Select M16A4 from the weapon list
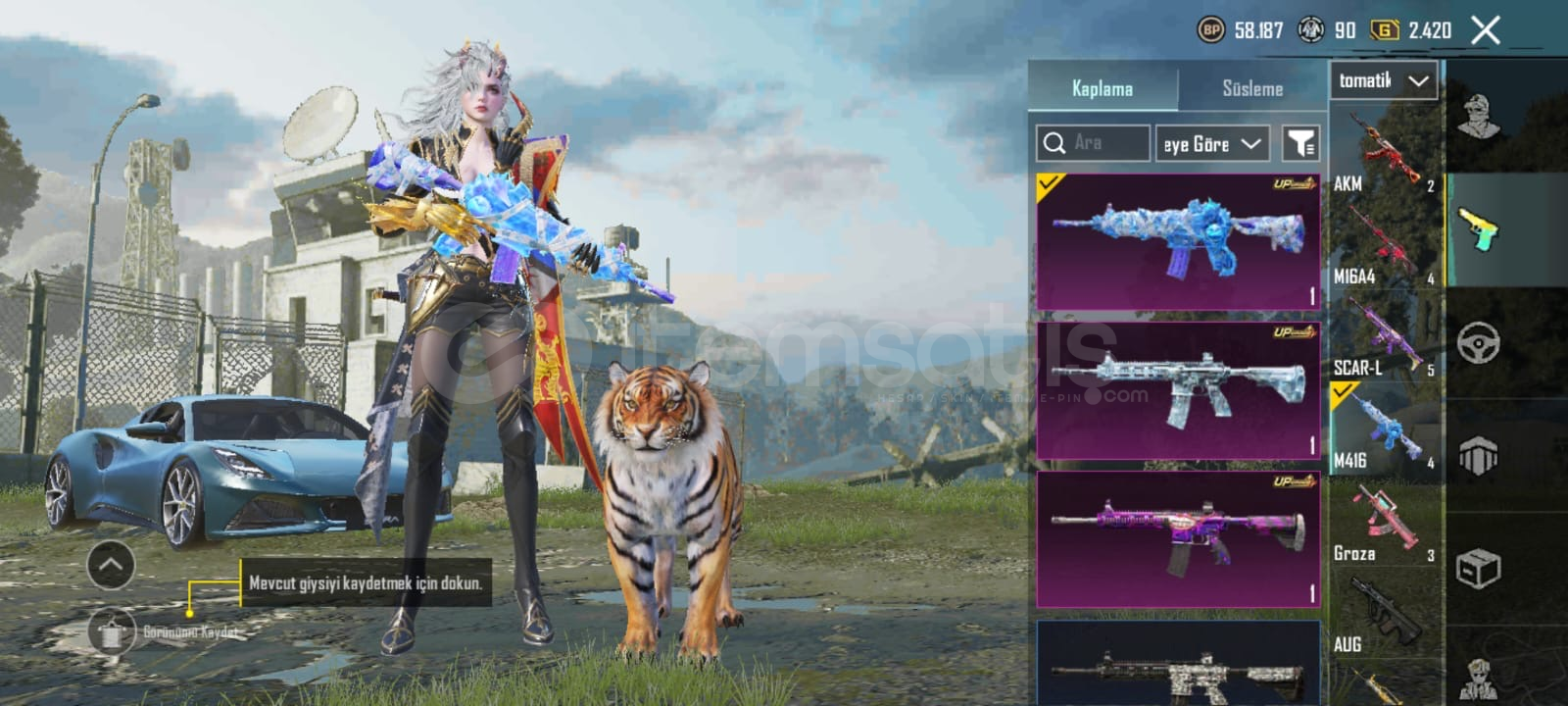 pos(1384,247)
